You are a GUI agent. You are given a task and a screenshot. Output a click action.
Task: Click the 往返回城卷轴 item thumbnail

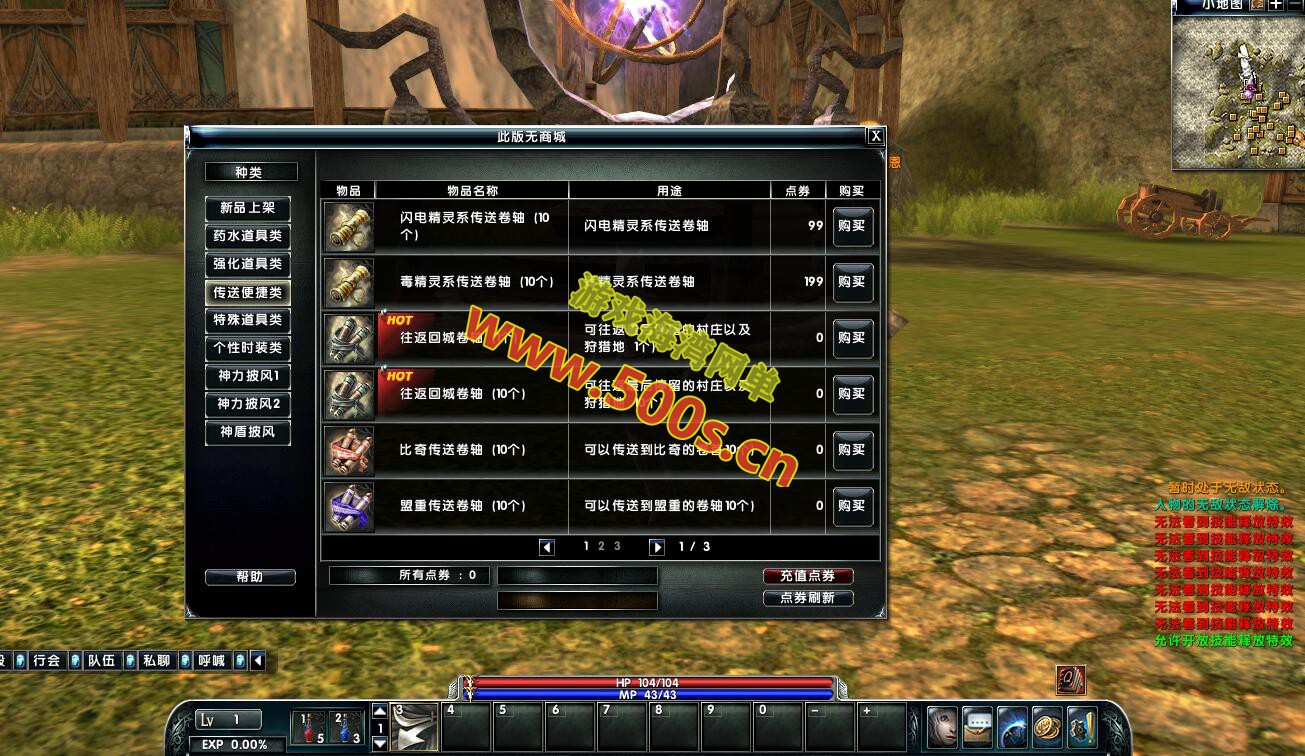[349, 338]
